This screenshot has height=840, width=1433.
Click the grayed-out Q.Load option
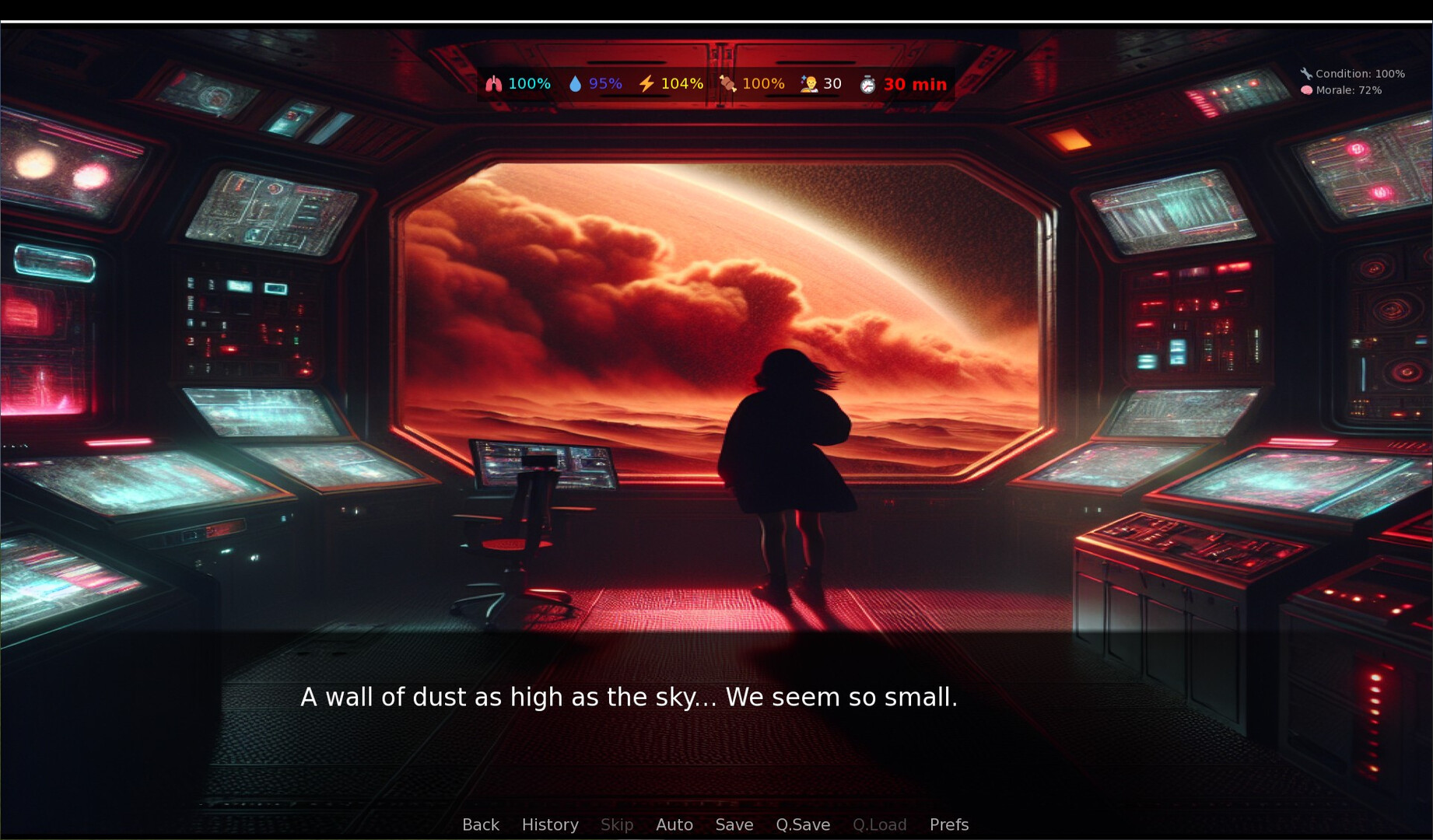879,824
